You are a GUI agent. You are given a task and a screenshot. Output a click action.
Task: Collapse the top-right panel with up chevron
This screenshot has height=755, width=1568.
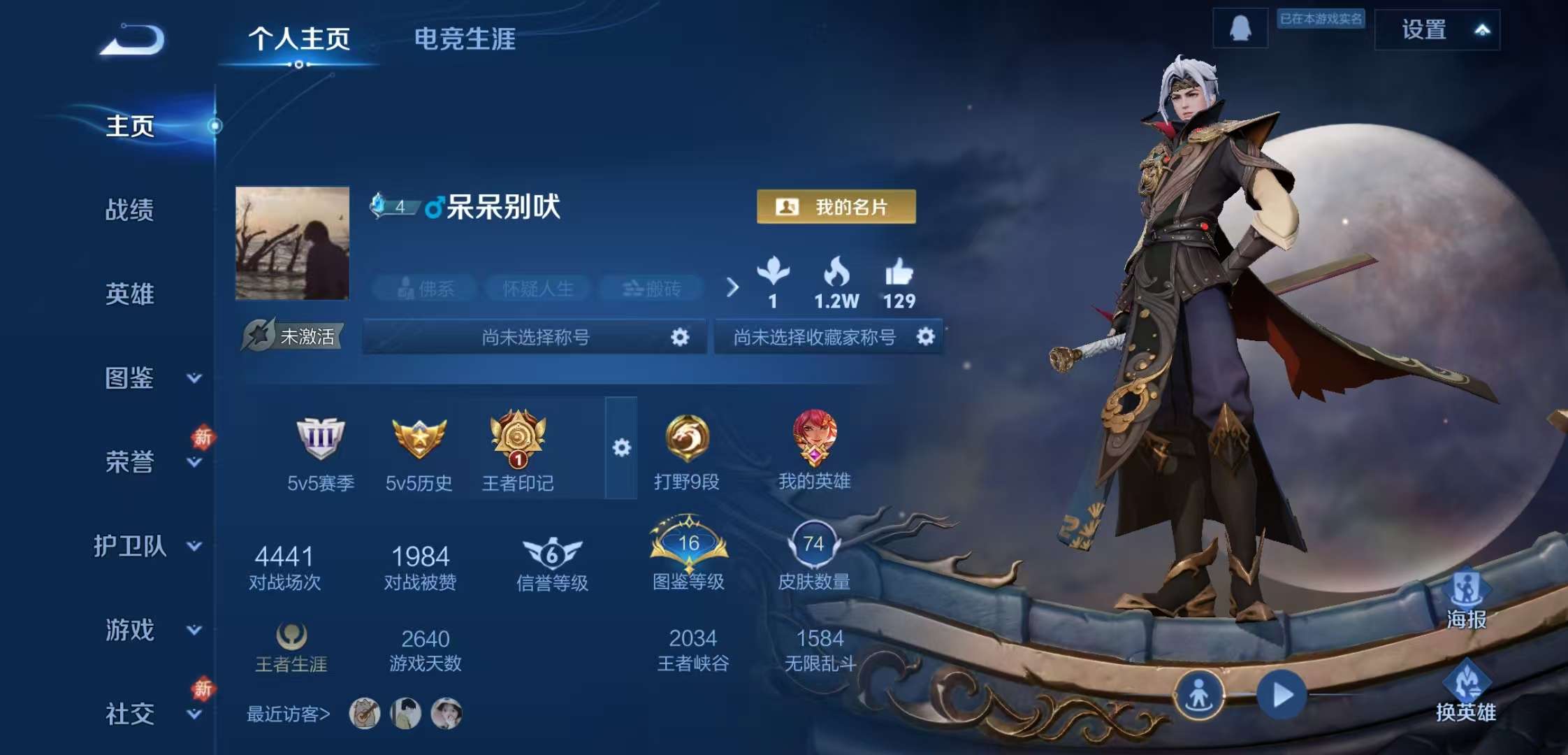point(1483,30)
